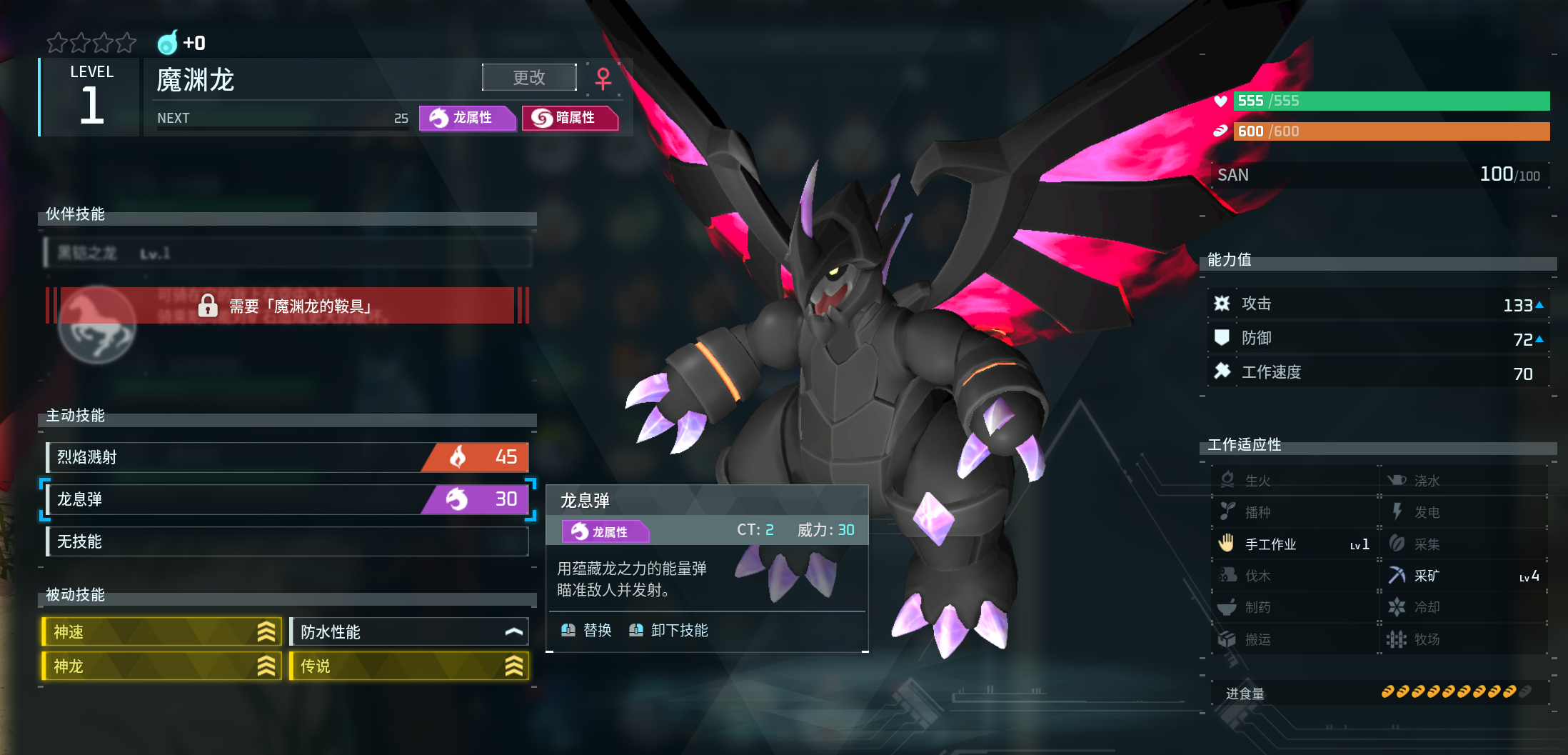Click the 采矿 work suitability entry
Image resolution: width=1568 pixels, height=755 pixels.
1463,576
